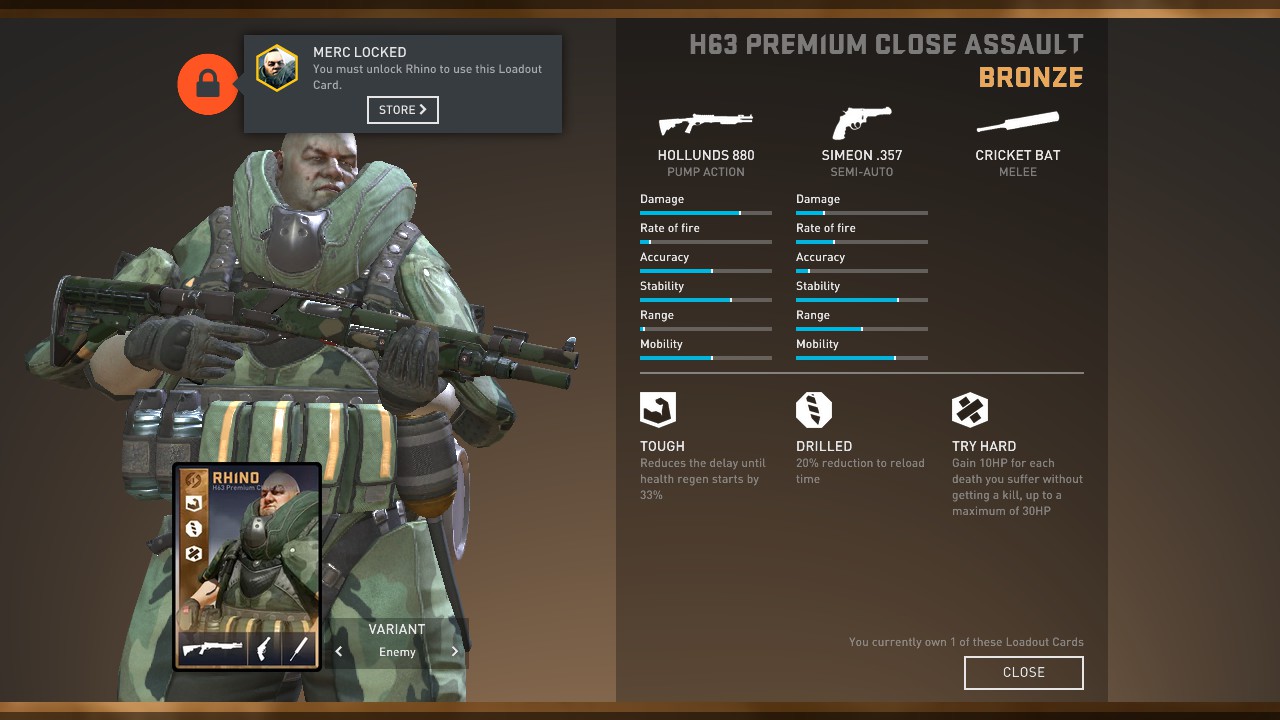Close the loadout card details

point(1023,673)
